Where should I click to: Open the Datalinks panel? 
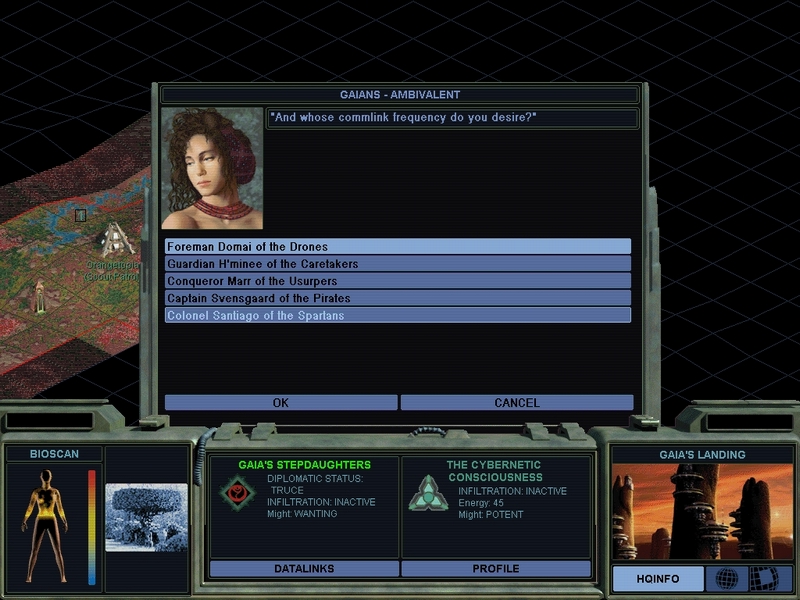304,569
